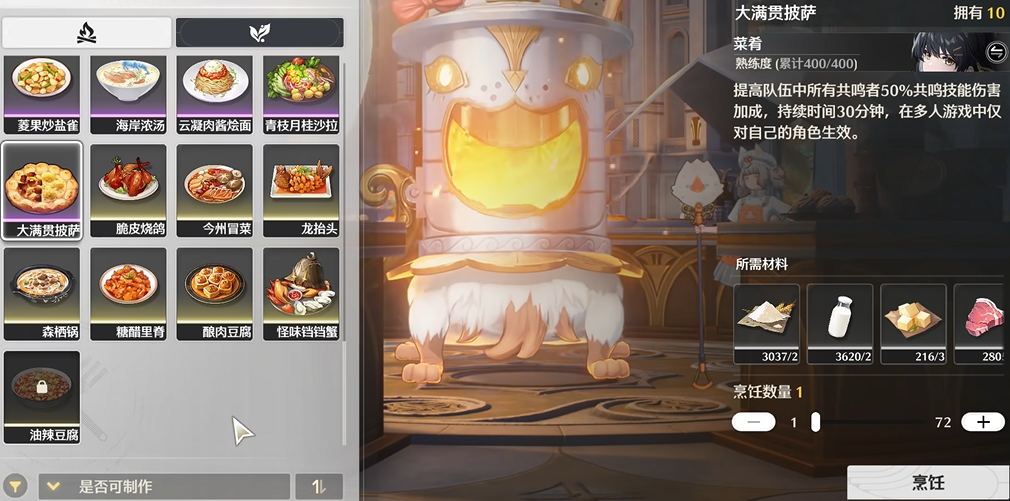Click the 烹饪 cook button
This screenshot has height=501, width=1010.
927,482
